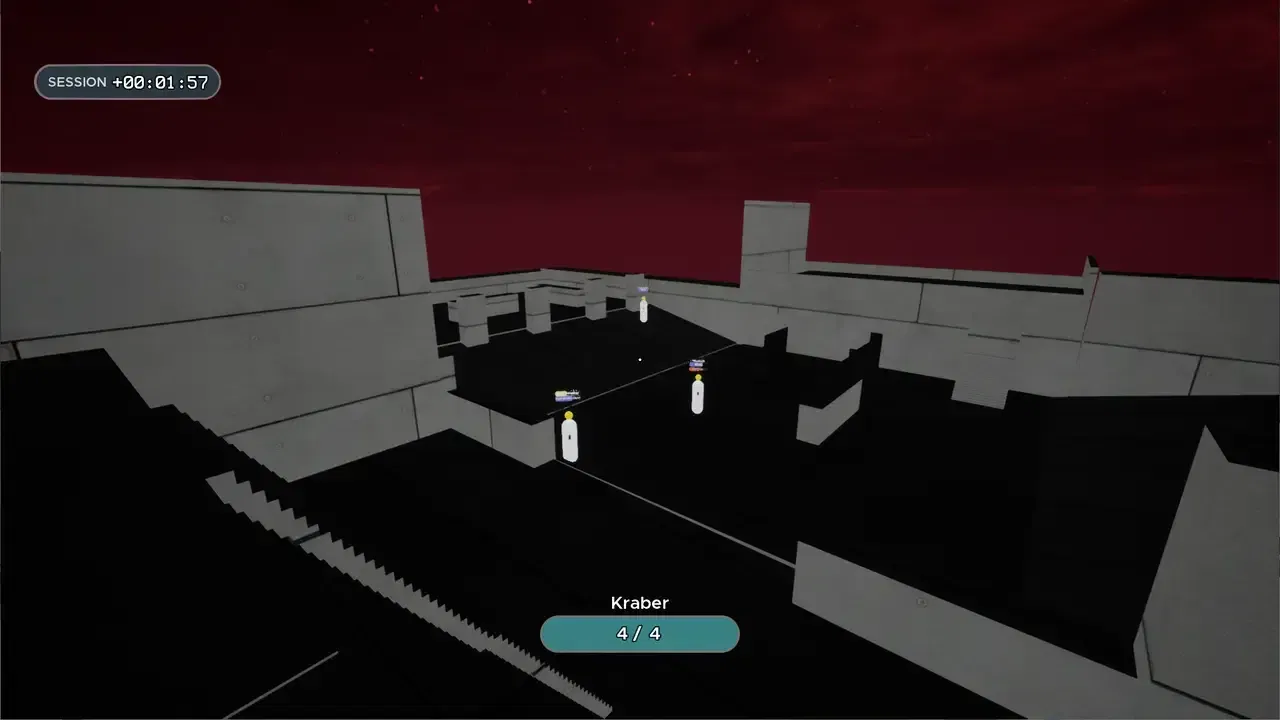The image size is (1280, 720).
Task: Click the nearest white capsule character
Action: click(x=569, y=437)
